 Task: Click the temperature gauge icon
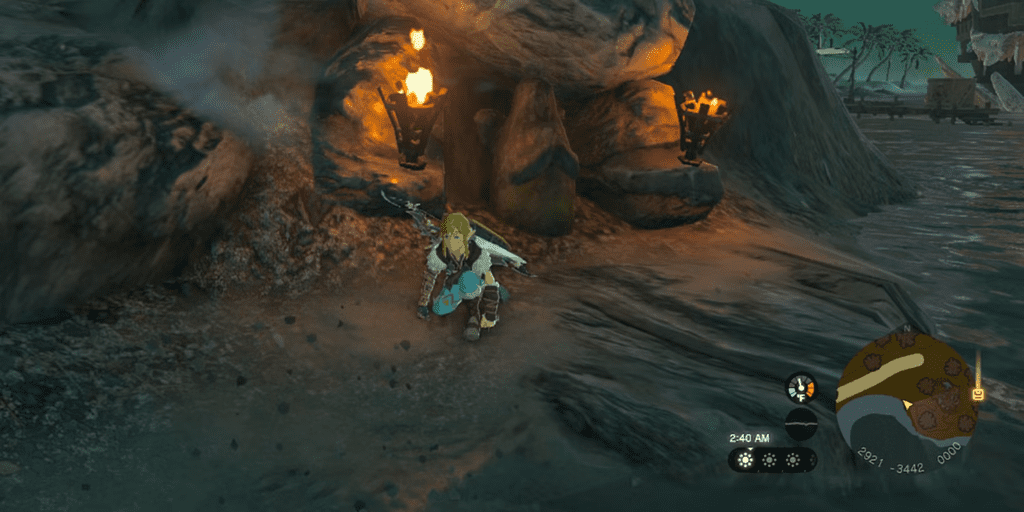click(x=800, y=387)
